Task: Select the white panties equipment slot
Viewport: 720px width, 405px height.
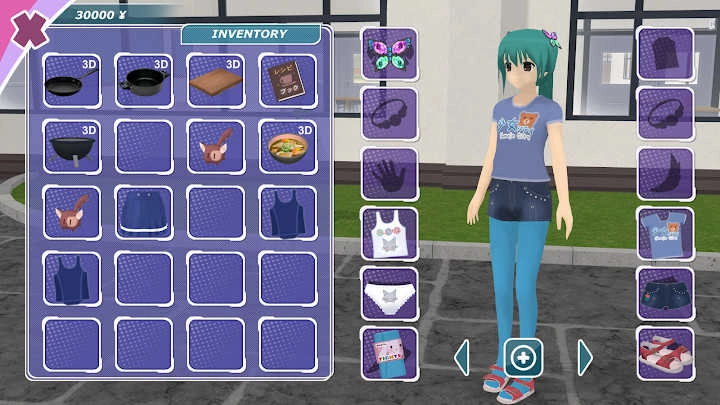Action: (x=390, y=293)
